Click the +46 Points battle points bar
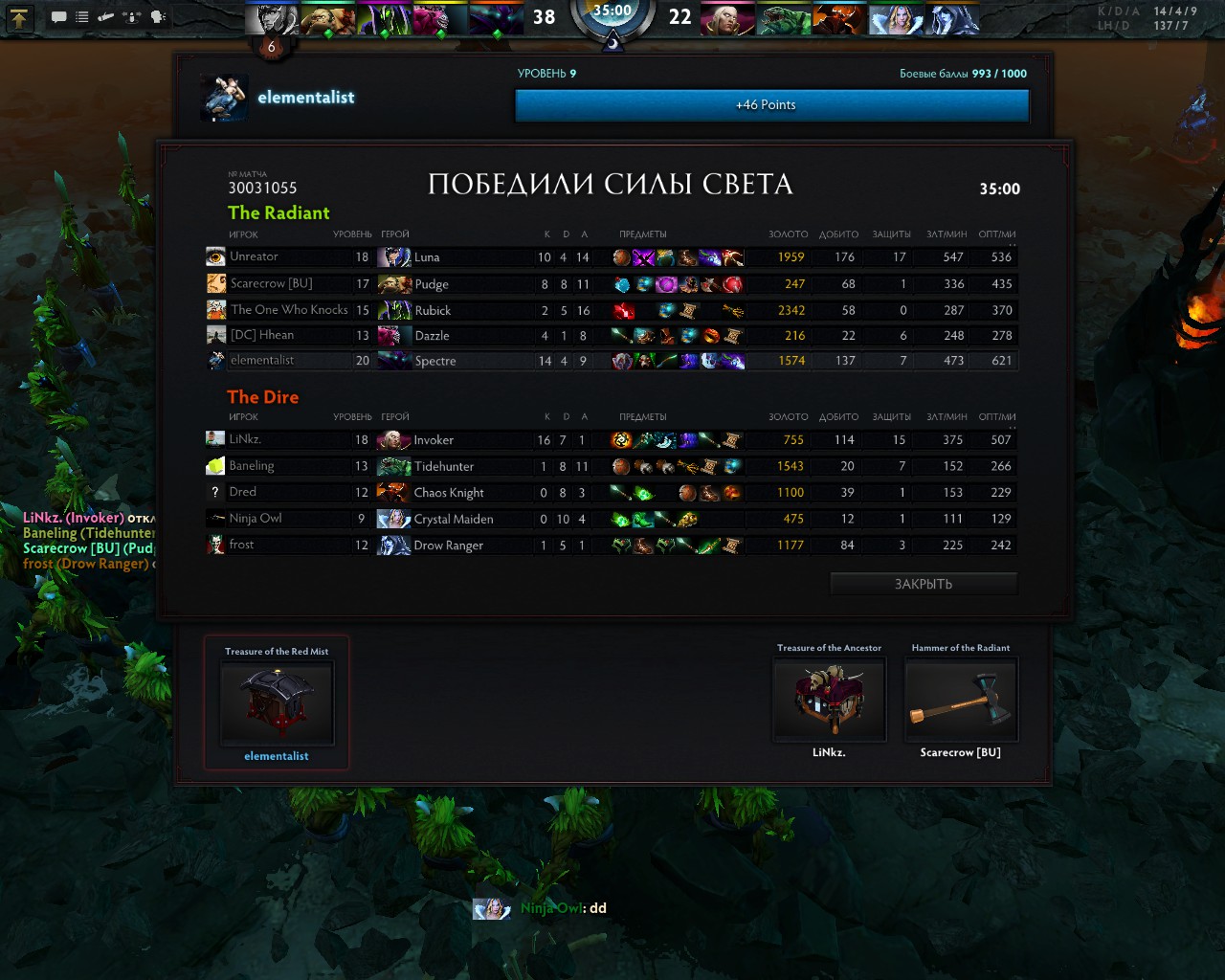1225x980 pixels. pos(771,105)
